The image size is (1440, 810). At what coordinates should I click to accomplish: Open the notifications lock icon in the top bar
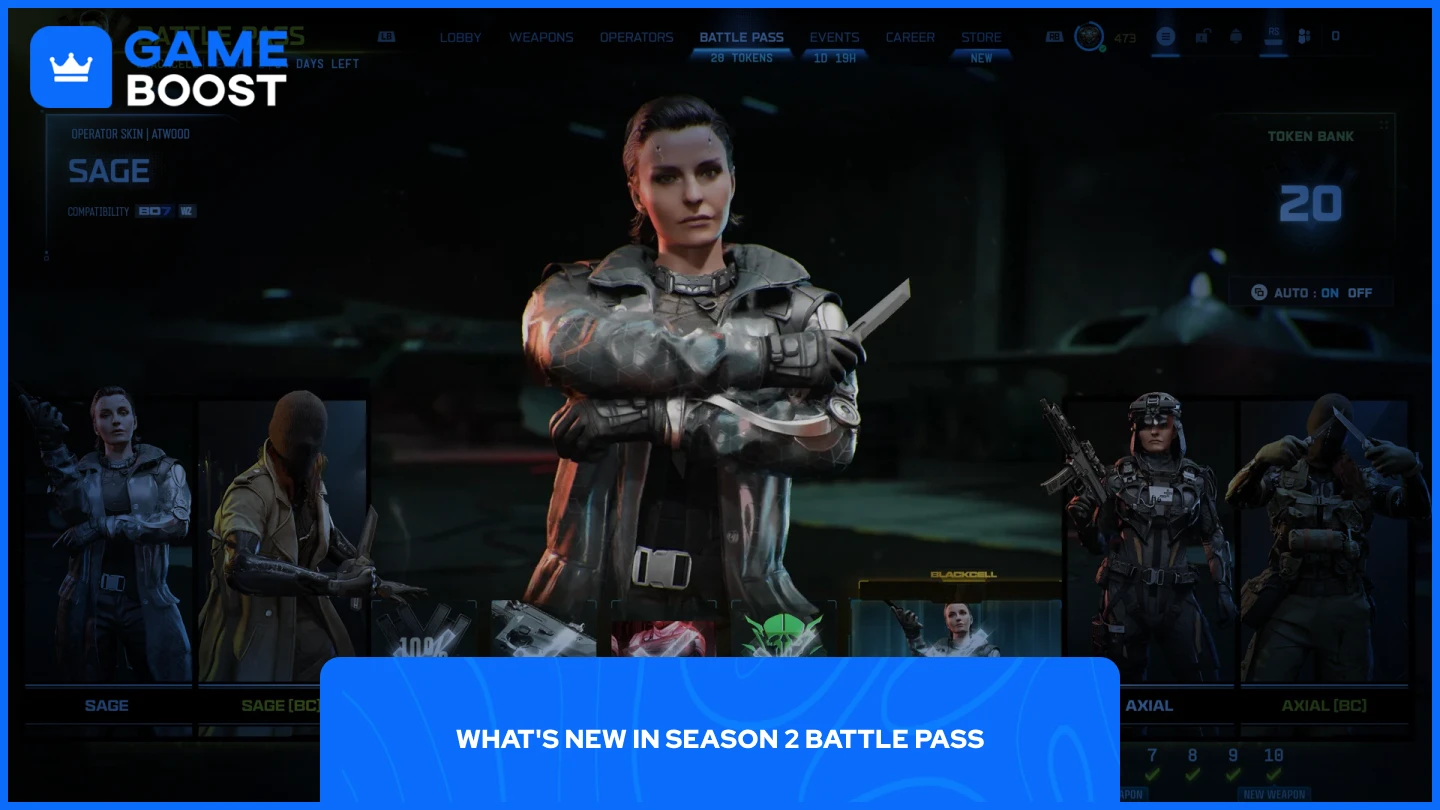(x=1203, y=36)
